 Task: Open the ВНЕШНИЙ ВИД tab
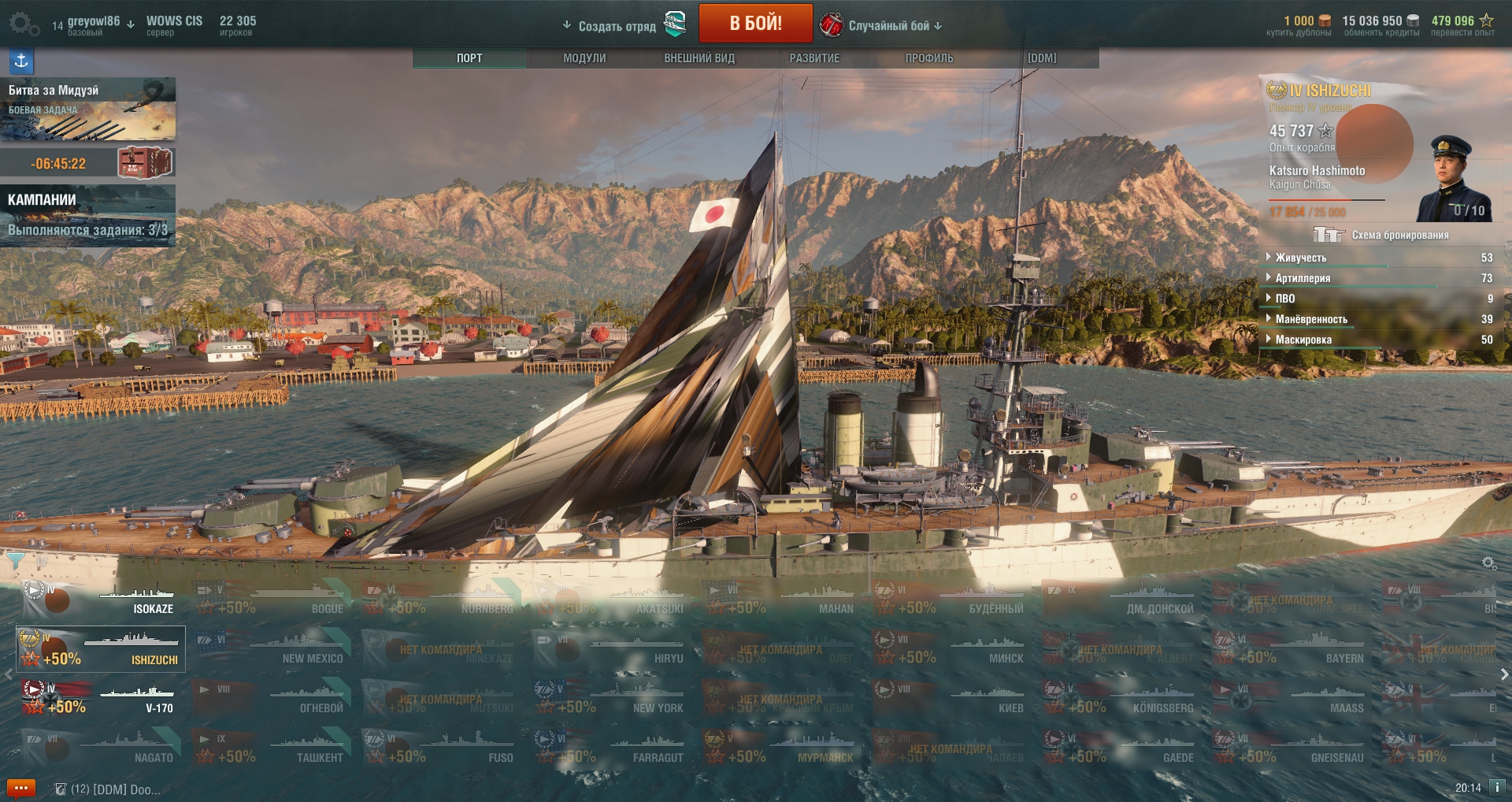[x=699, y=58]
